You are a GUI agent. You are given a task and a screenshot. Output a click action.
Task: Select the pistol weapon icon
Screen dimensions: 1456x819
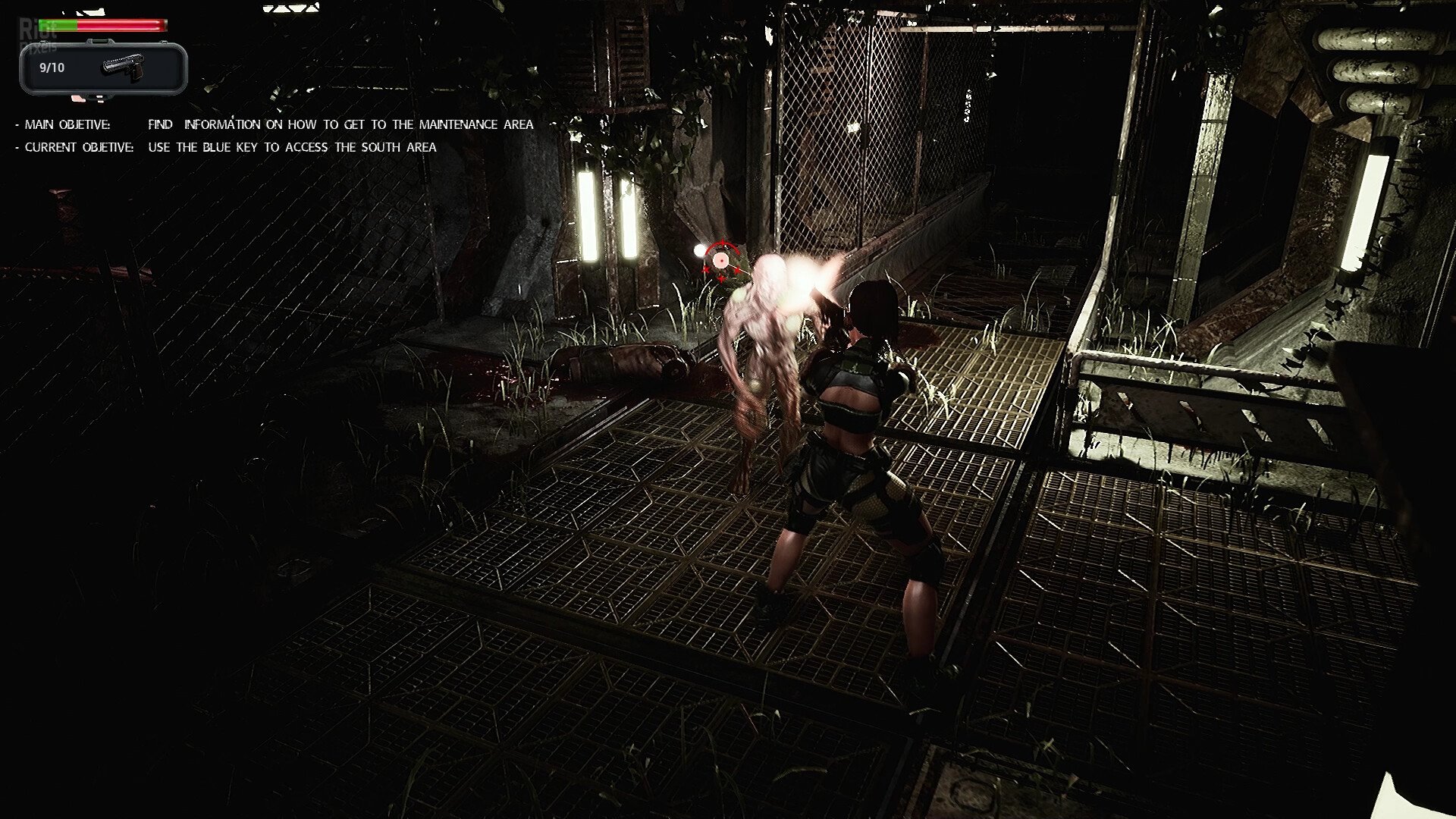[124, 67]
